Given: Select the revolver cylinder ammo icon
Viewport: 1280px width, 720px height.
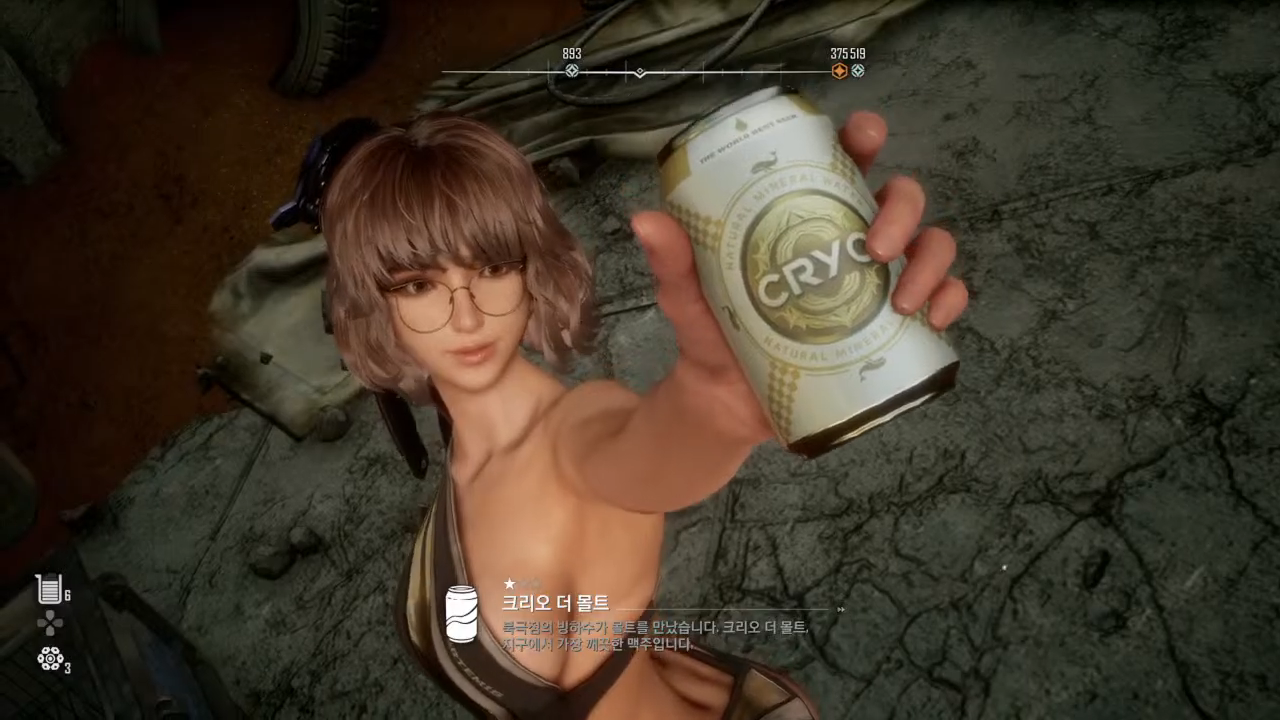Looking at the screenshot, I should point(50,659).
